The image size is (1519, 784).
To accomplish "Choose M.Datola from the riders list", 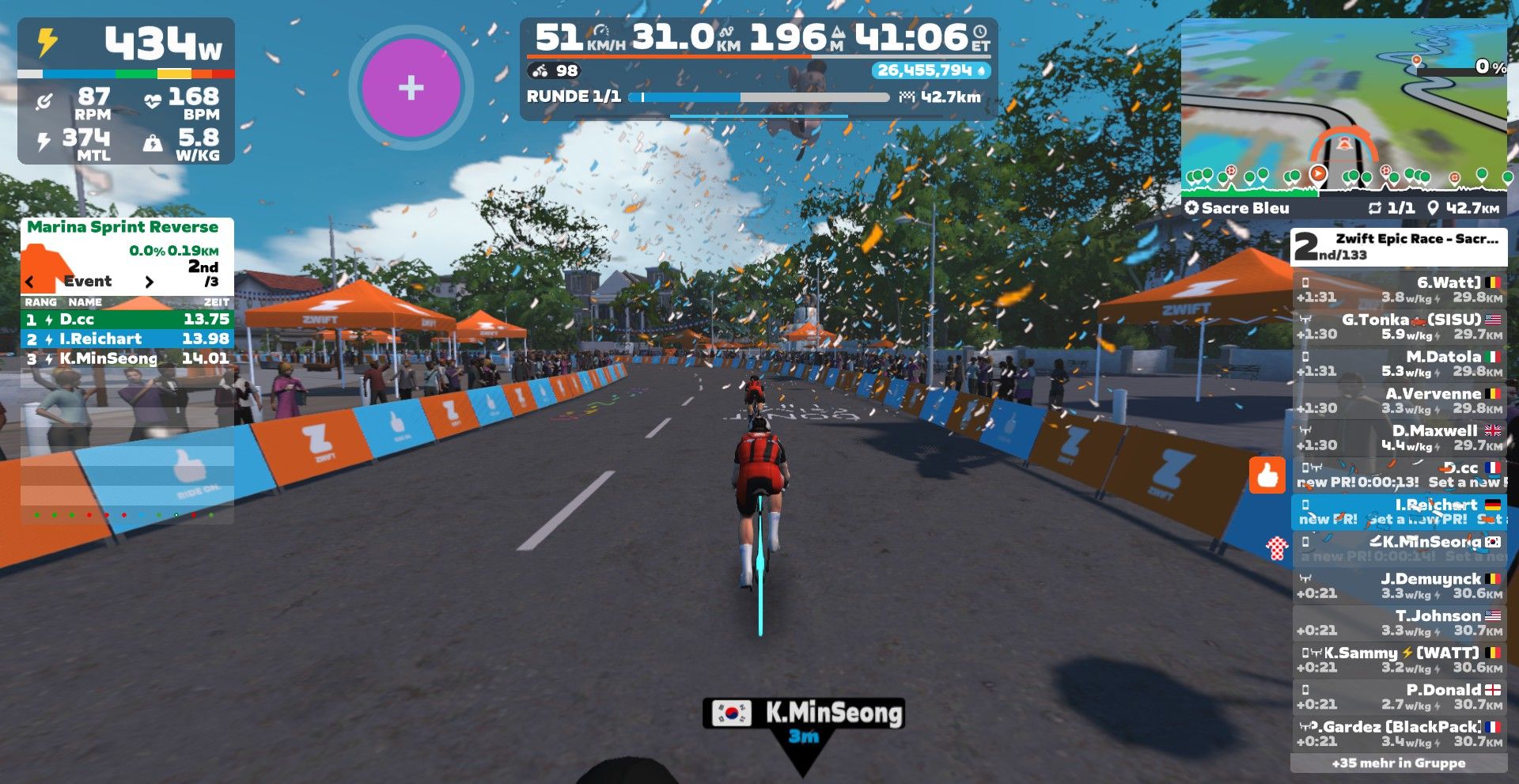I will click(1399, 364).
